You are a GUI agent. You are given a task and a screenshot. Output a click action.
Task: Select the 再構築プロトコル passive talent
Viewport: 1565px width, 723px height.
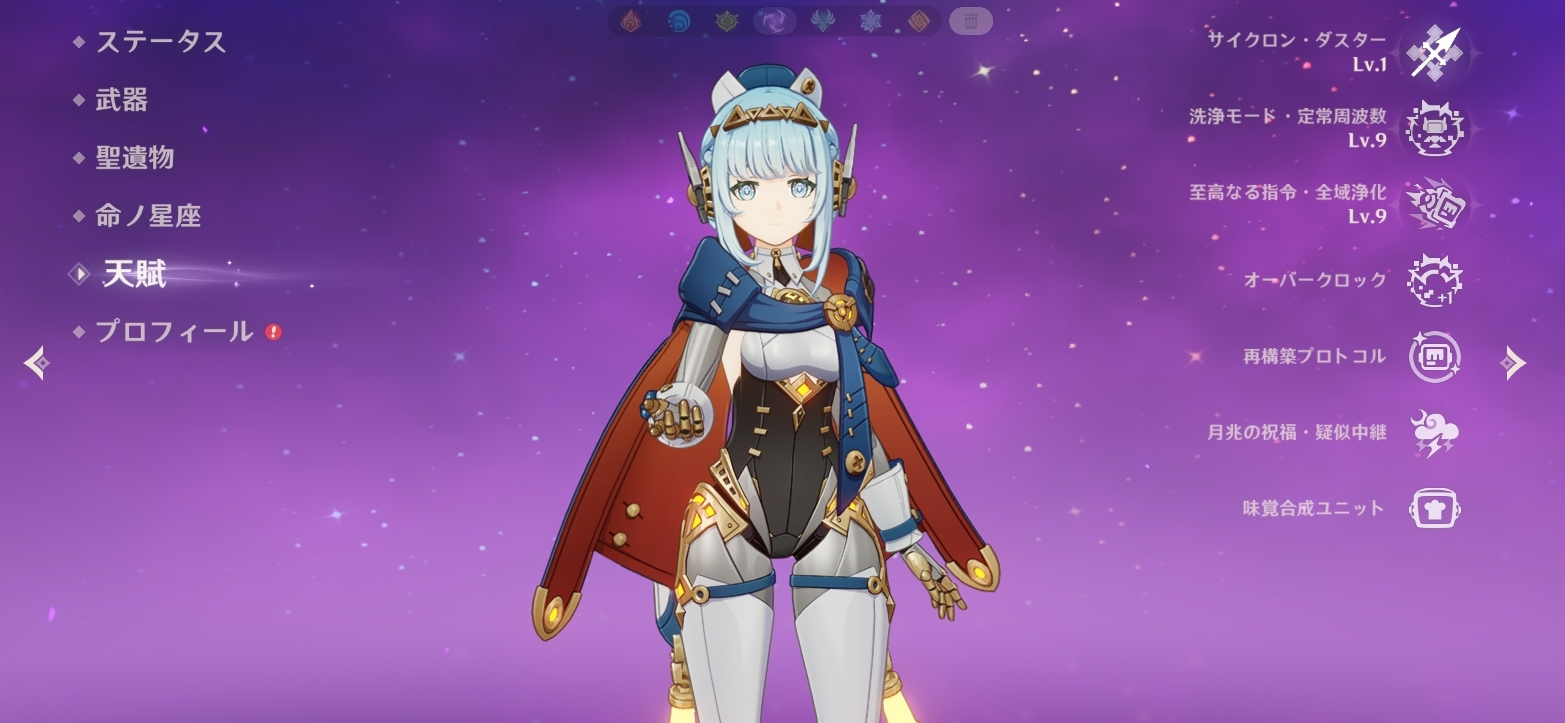1435,357
